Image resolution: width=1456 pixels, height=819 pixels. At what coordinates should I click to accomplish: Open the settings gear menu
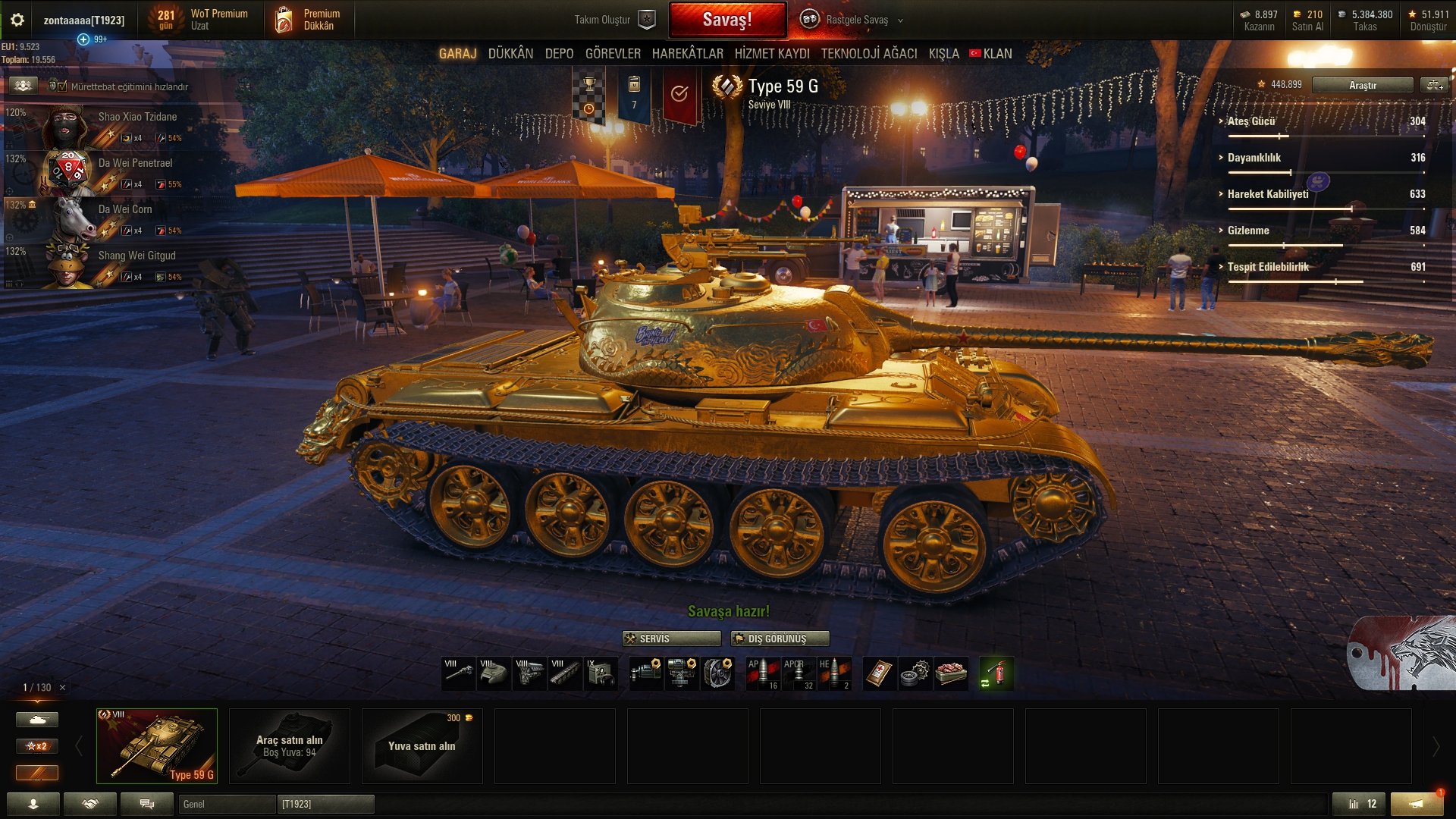(x=17, y=20)
